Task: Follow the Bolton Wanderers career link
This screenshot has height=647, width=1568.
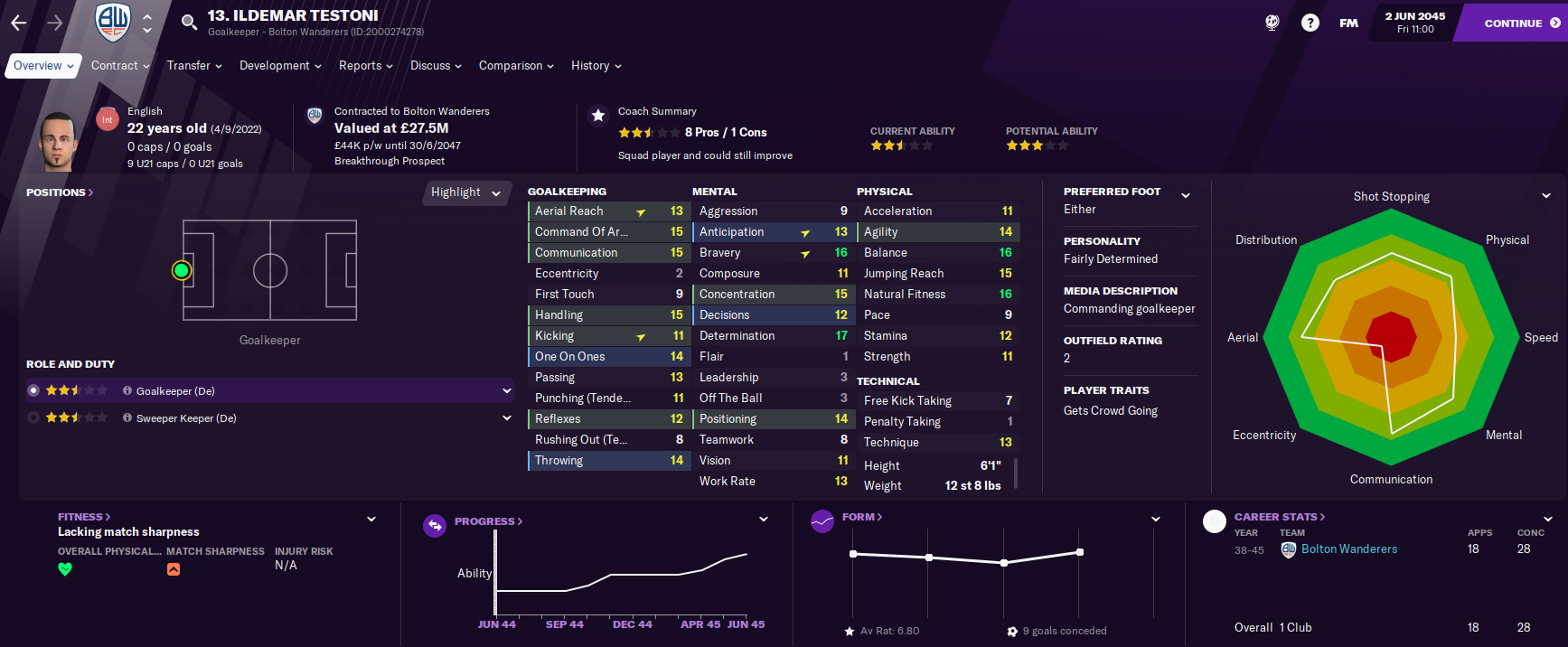Action: [1348, 549]
